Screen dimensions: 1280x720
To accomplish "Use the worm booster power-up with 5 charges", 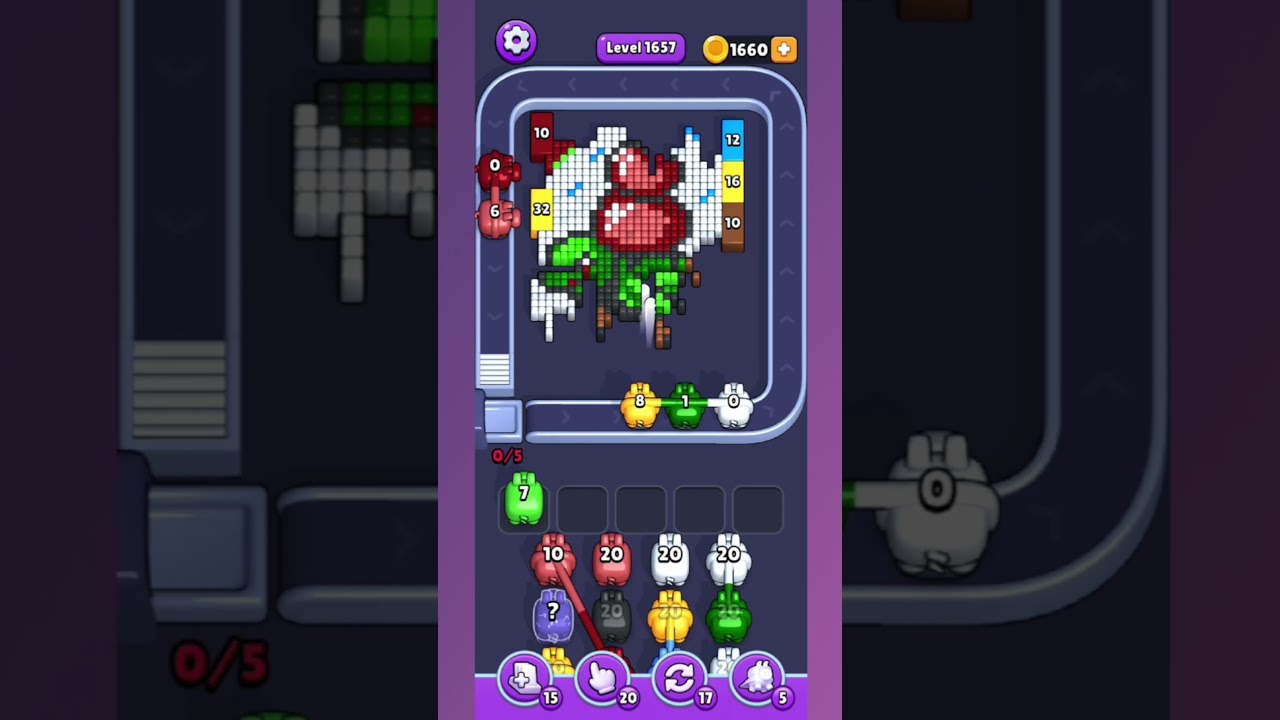I will click(757, 678).
